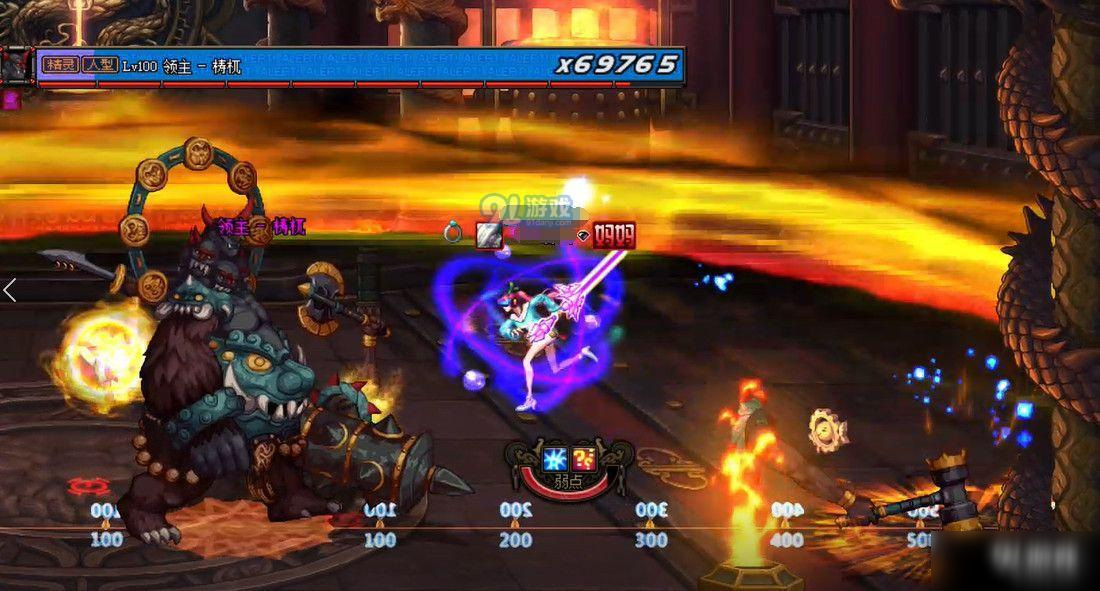The image size is (1100, 591).
Task: Select the pink status icon under the boss portrait
Action: (x=12, y=99)
